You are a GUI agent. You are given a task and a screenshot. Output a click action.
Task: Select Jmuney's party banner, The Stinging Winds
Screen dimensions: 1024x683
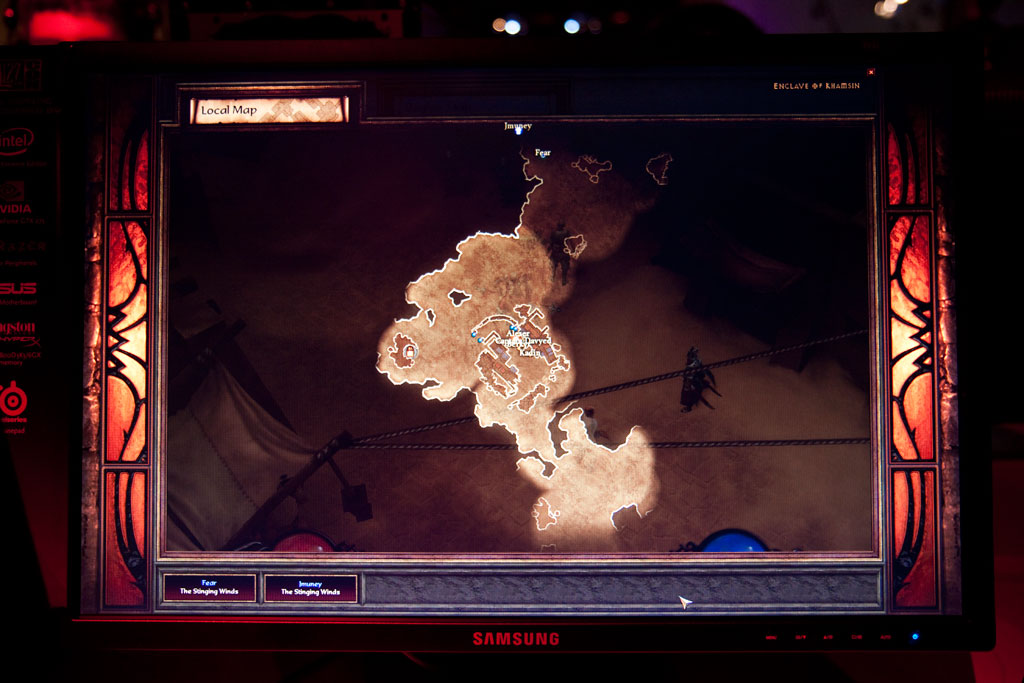[310, 587]
